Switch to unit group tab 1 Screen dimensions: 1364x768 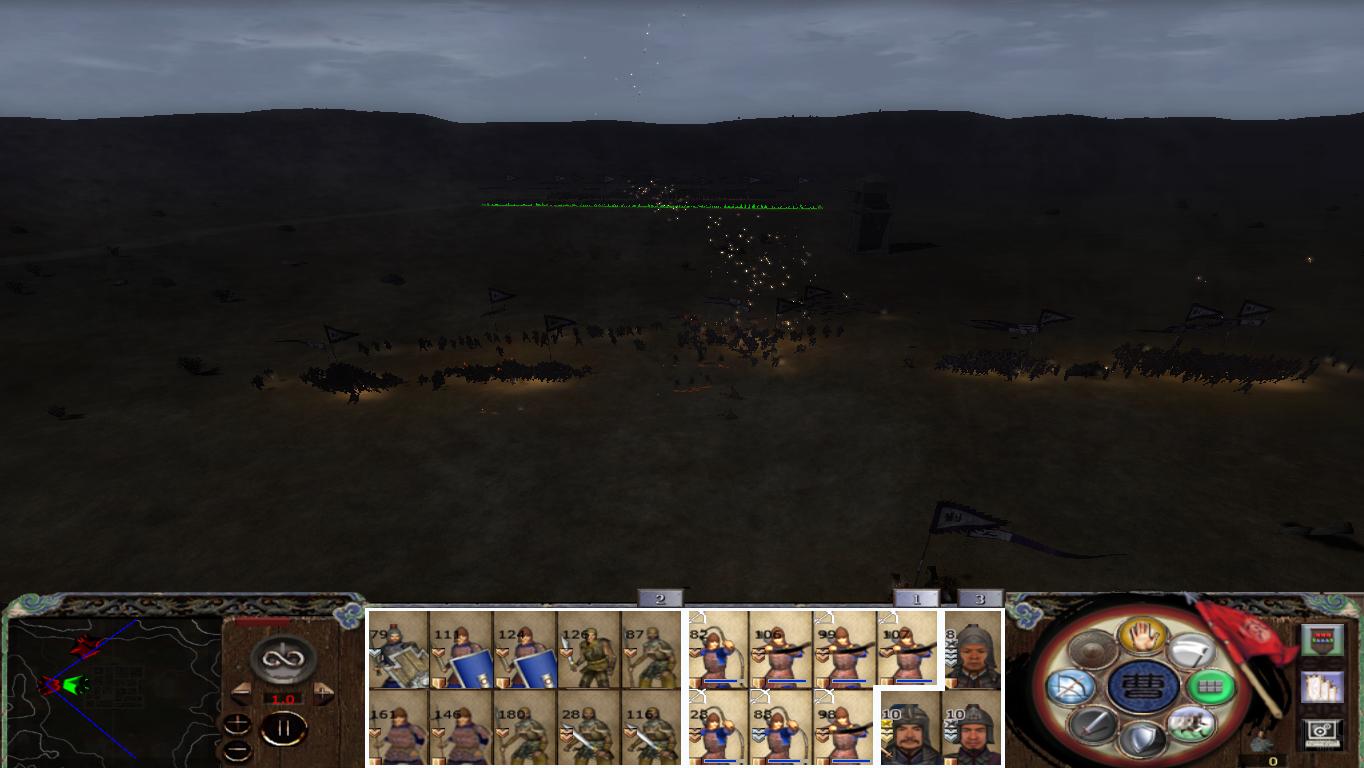point(915,597)
